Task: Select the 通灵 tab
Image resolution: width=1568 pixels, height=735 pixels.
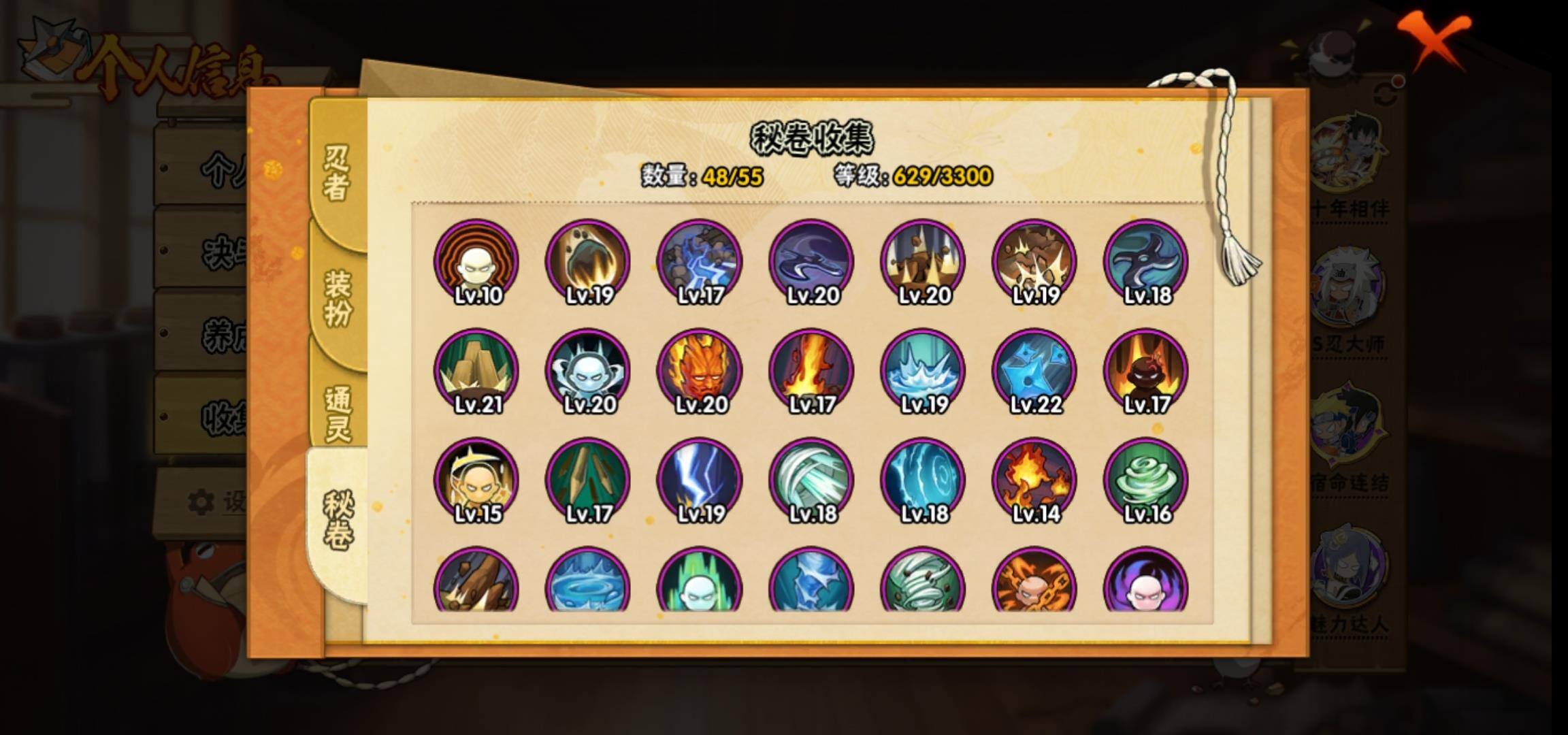Action: 337,412
